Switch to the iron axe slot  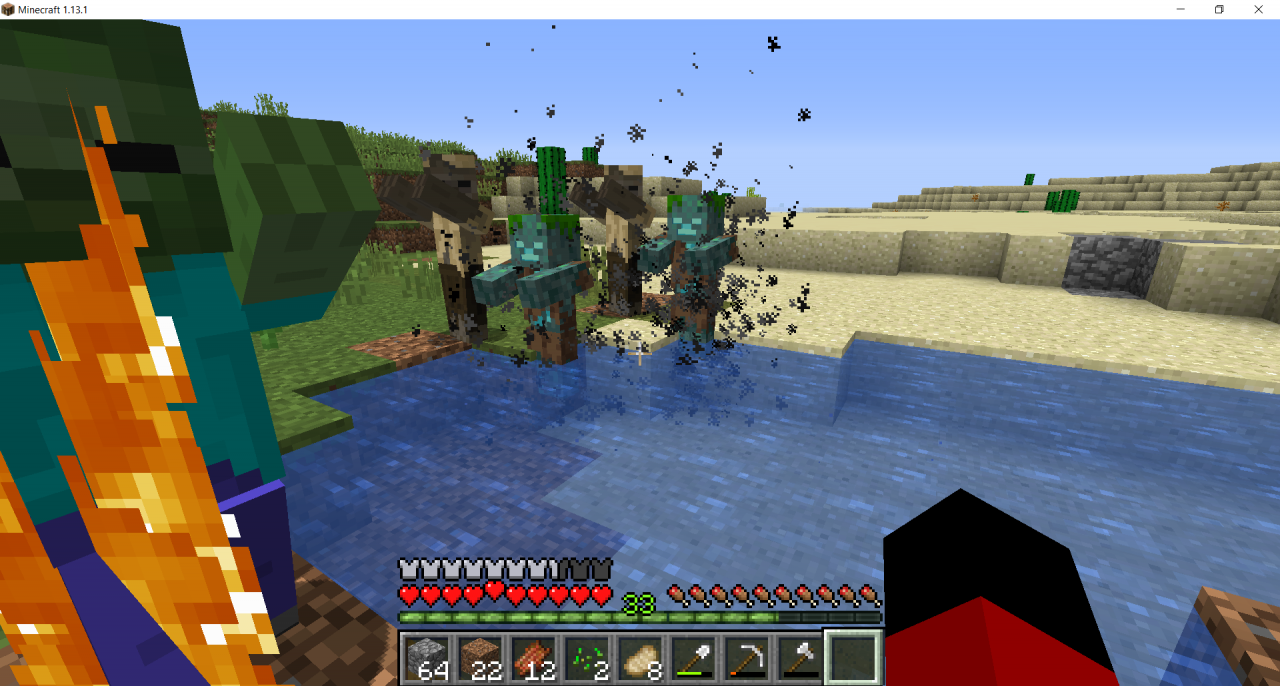(x=800, y=657)
